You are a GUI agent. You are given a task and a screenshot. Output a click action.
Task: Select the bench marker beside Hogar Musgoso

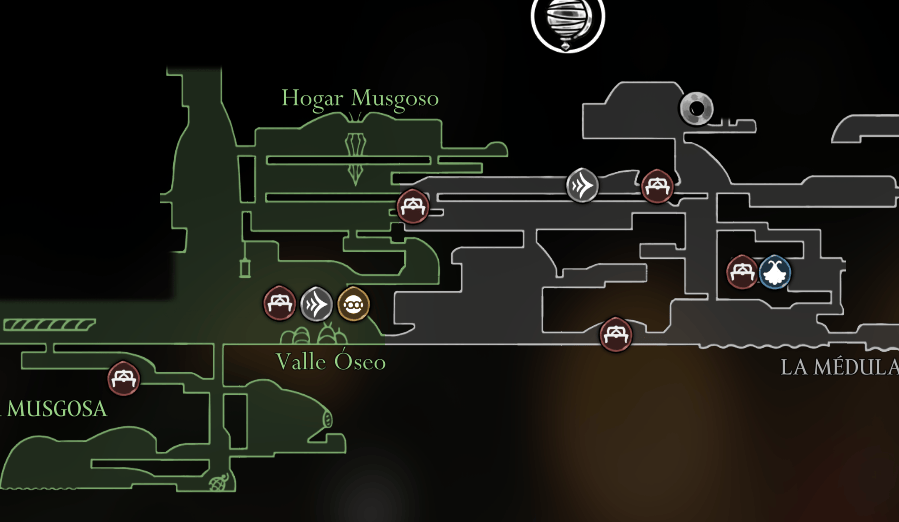point(413,206)
